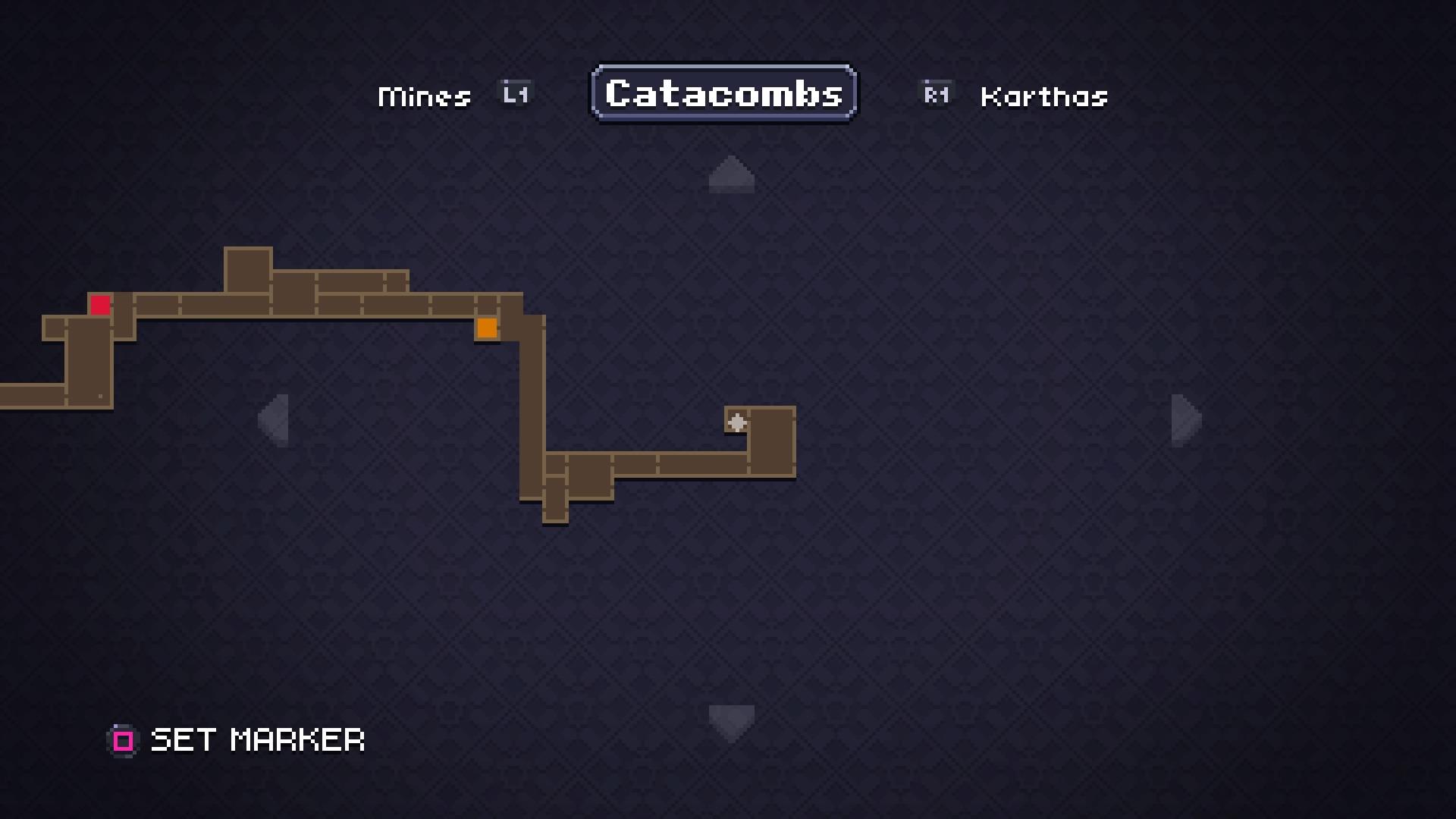Viewport: 1456px width, 819px height.
Task: Select the white player position marker on the map
Action: point(736,422)
